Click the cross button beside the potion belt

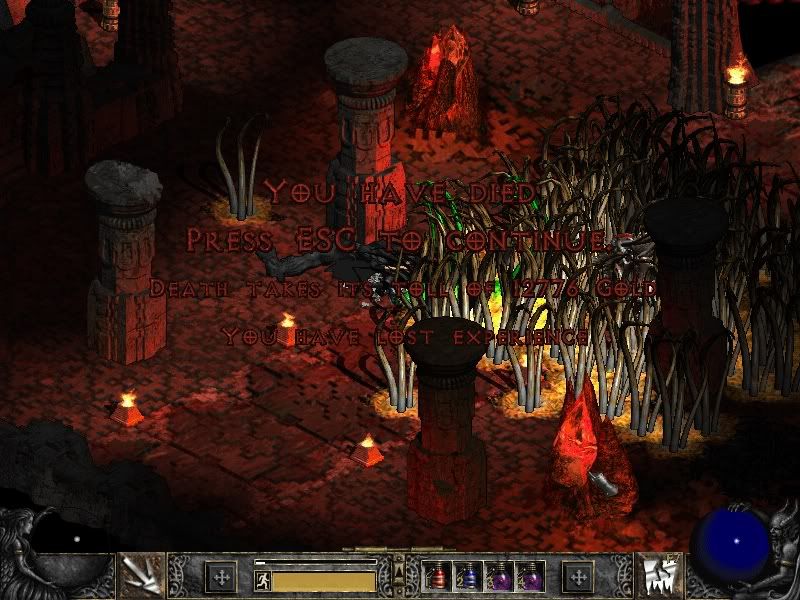tap(577, 577)
